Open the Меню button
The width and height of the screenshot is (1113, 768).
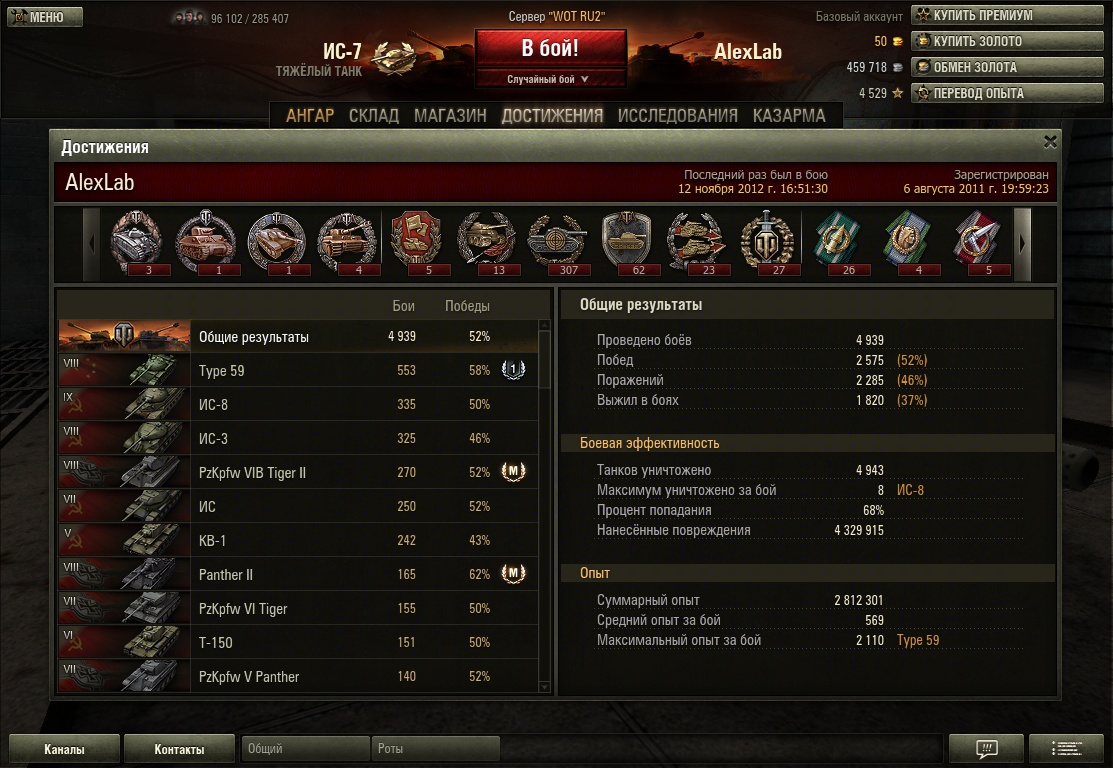point(45,17)
